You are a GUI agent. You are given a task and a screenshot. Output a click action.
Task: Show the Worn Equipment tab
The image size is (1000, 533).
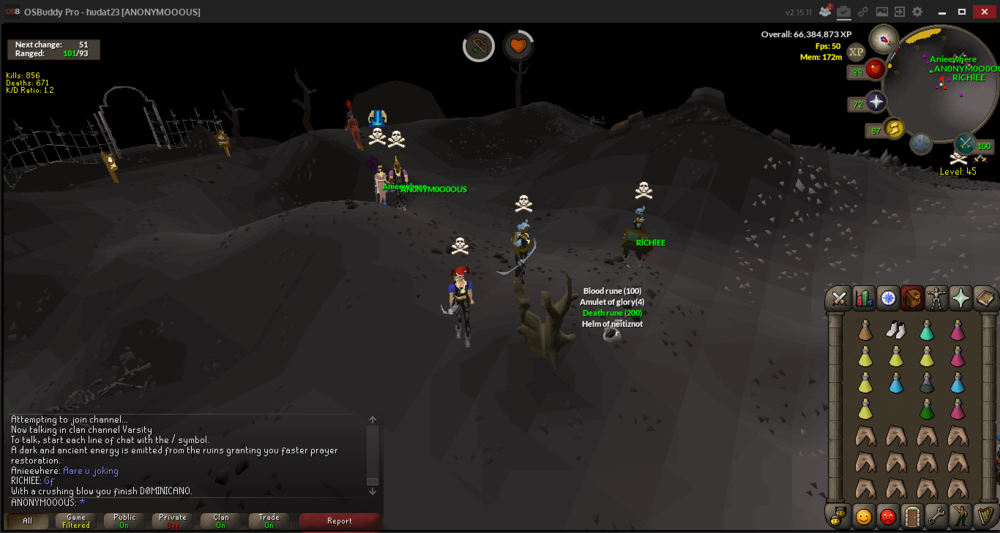click(x=936, y=297)
